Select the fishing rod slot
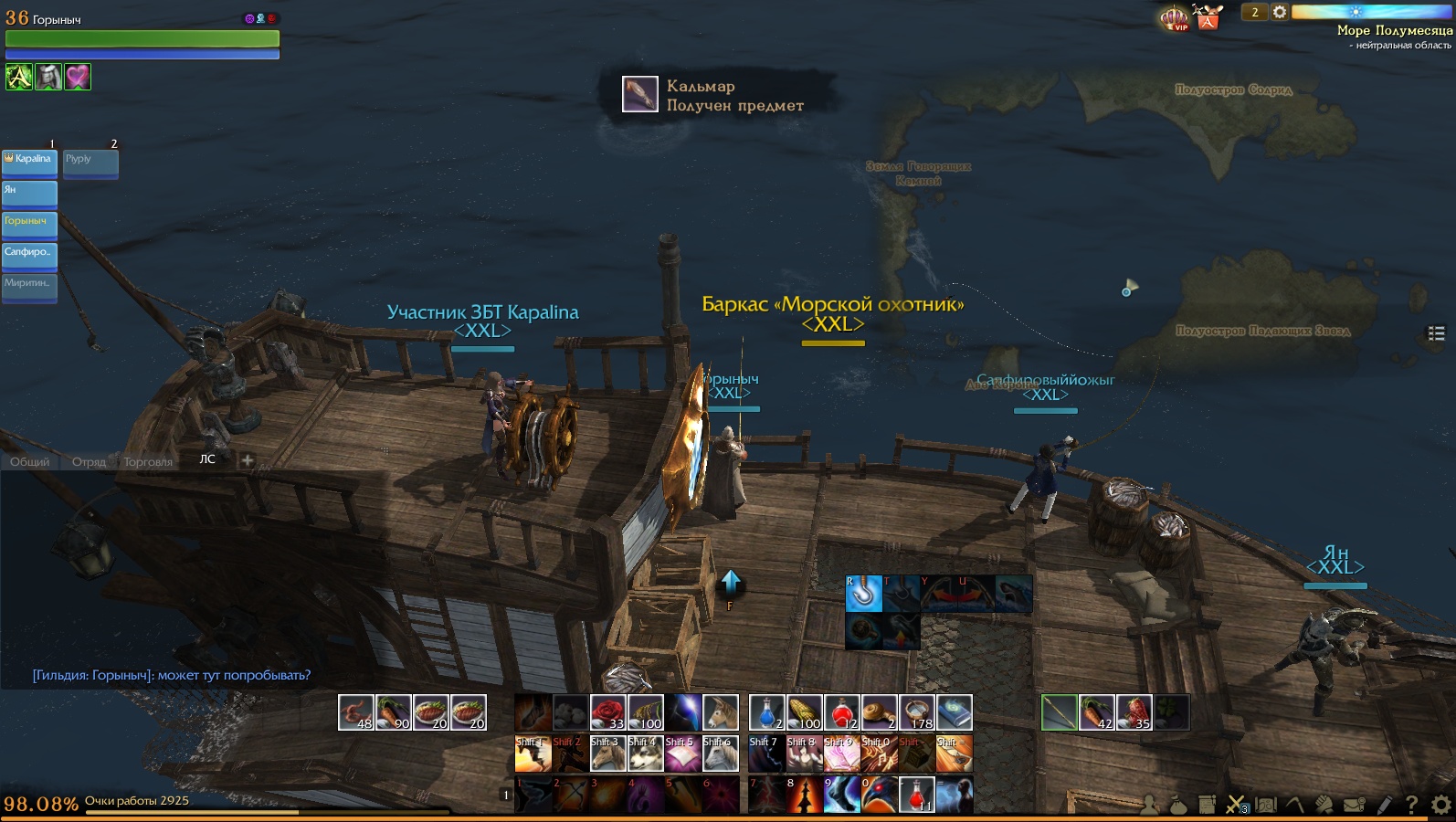 click(x=1059, y=712)
